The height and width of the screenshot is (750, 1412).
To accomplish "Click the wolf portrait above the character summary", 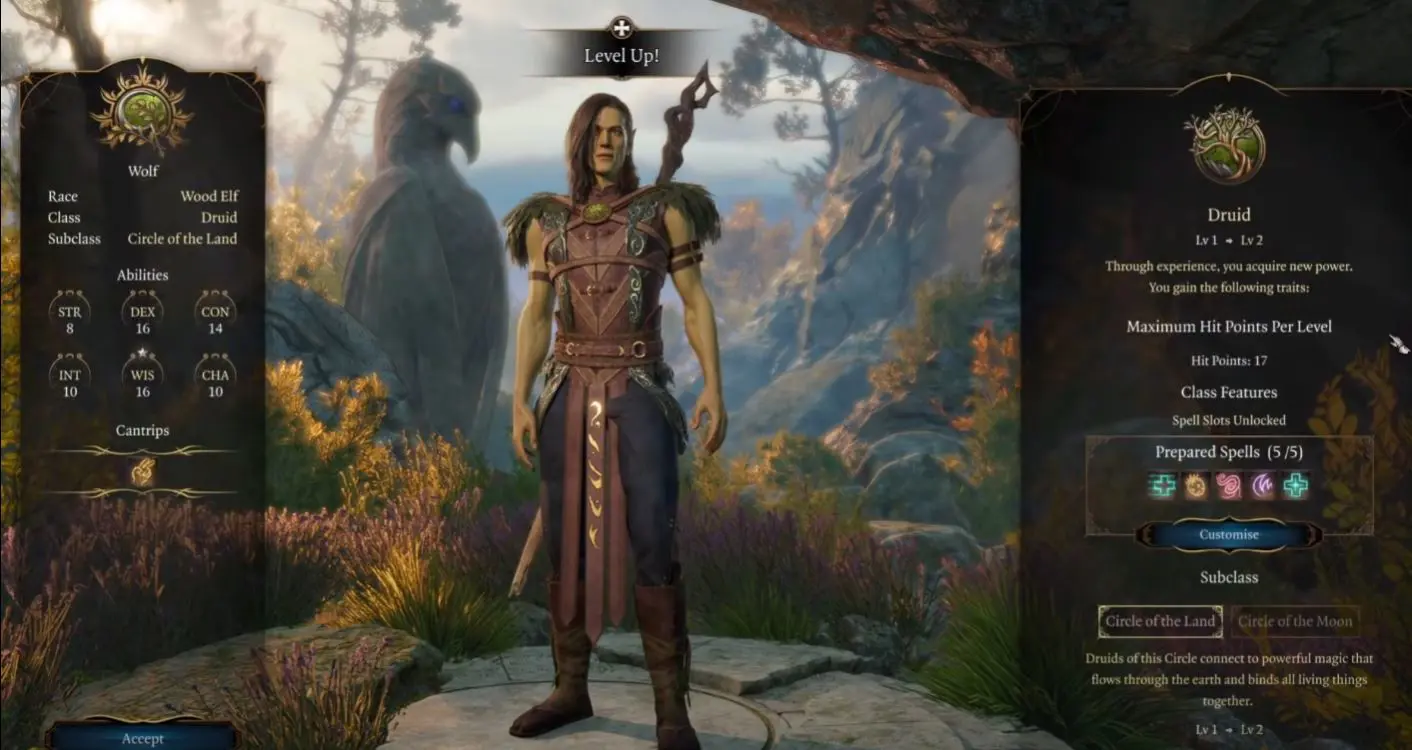I will click(143, 110).
